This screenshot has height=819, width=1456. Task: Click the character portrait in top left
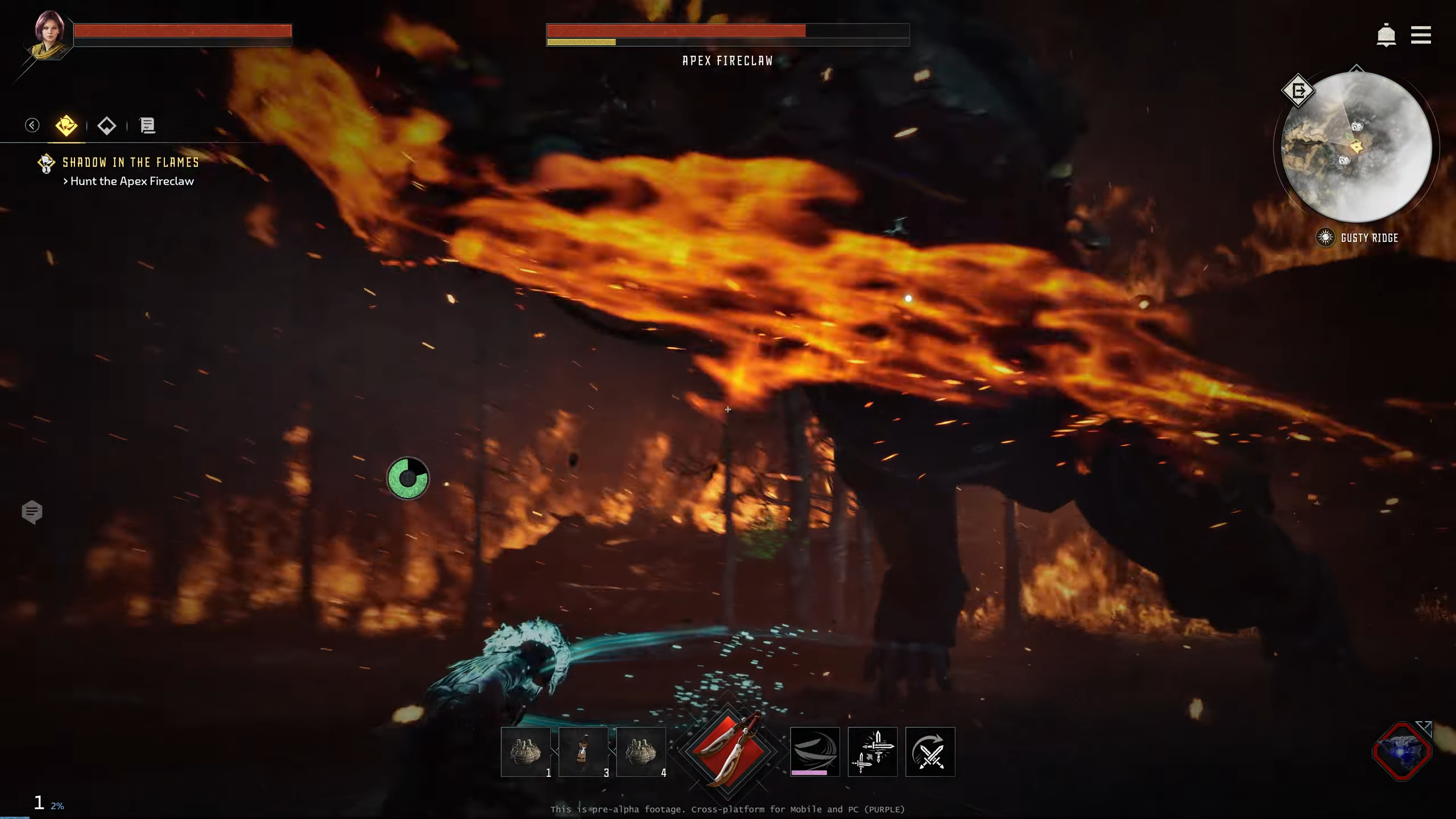click(x=48, y=35)
